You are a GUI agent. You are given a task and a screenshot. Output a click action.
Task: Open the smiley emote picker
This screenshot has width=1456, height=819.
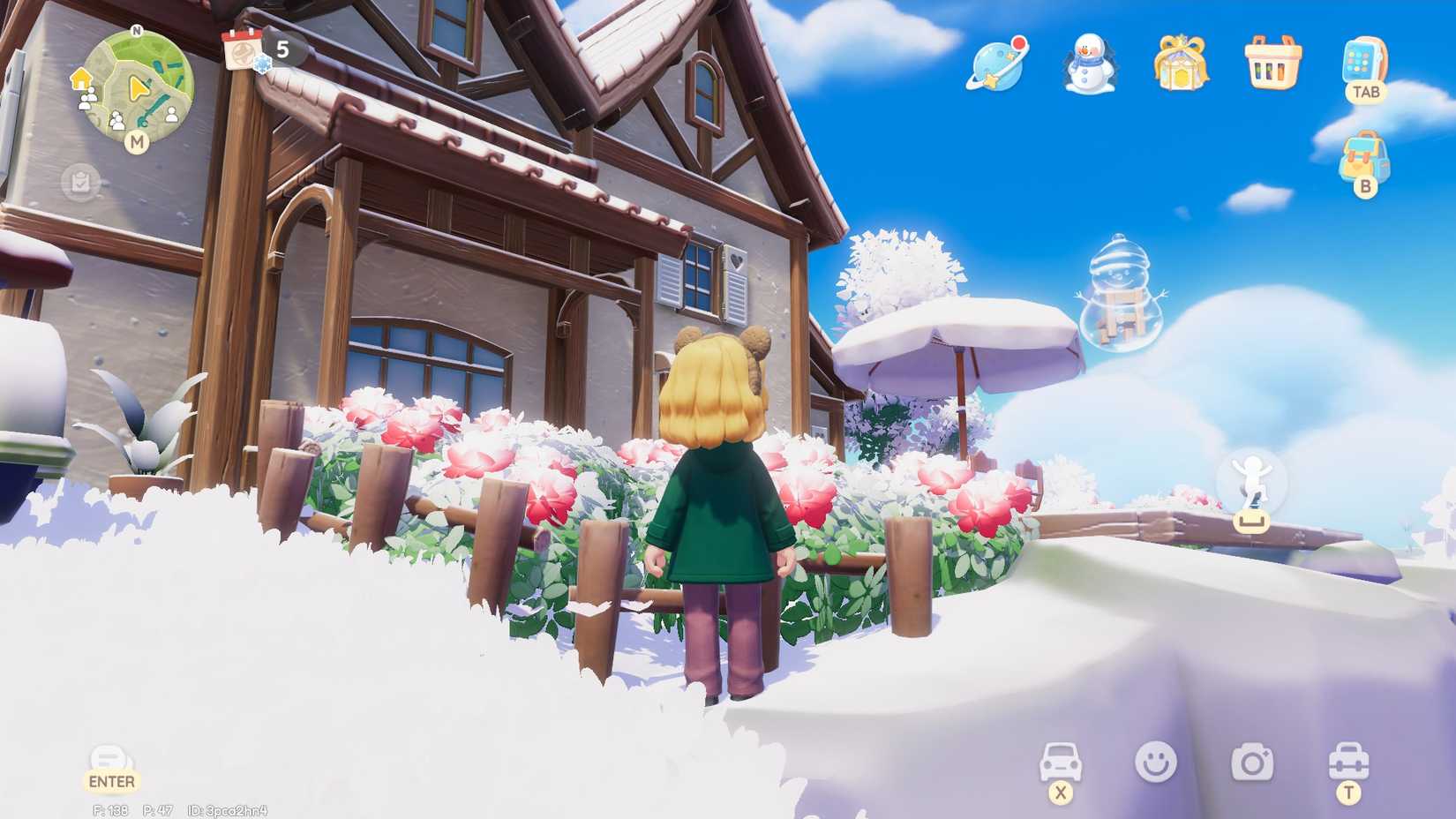coord(1158,759)
